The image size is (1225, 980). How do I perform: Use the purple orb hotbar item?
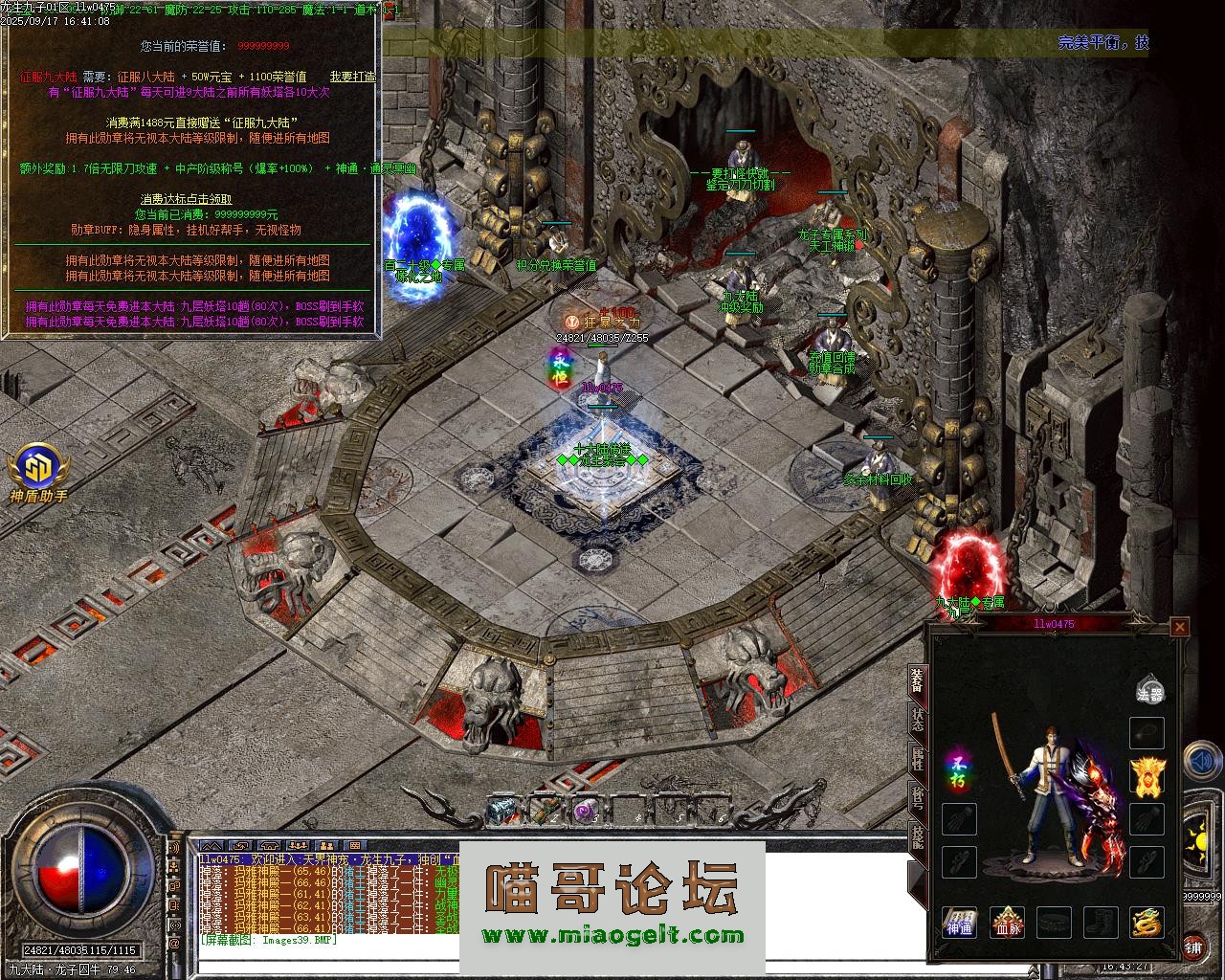(x=585, y=810)
